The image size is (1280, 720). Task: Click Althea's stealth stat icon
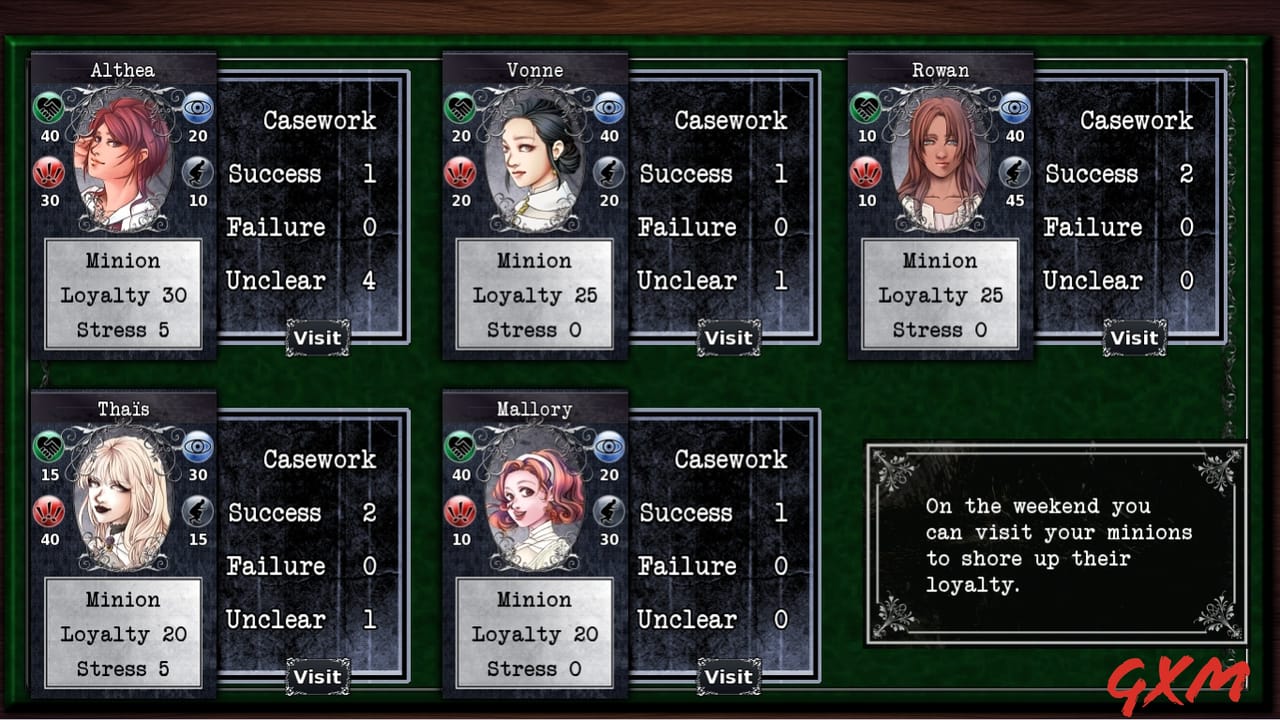(x=197, y=173)
